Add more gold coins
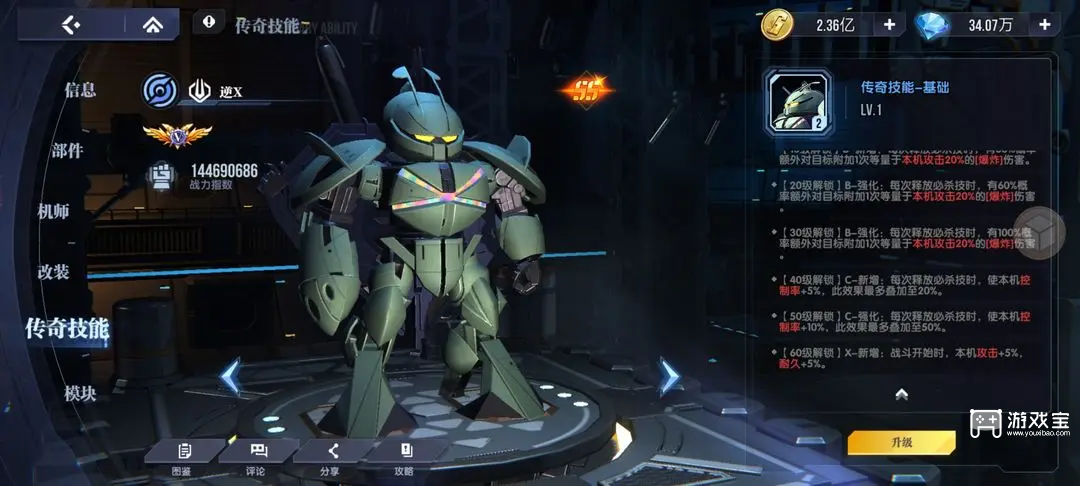The height and width of the screenshot is (486, 1080). (x=888, y=25)
